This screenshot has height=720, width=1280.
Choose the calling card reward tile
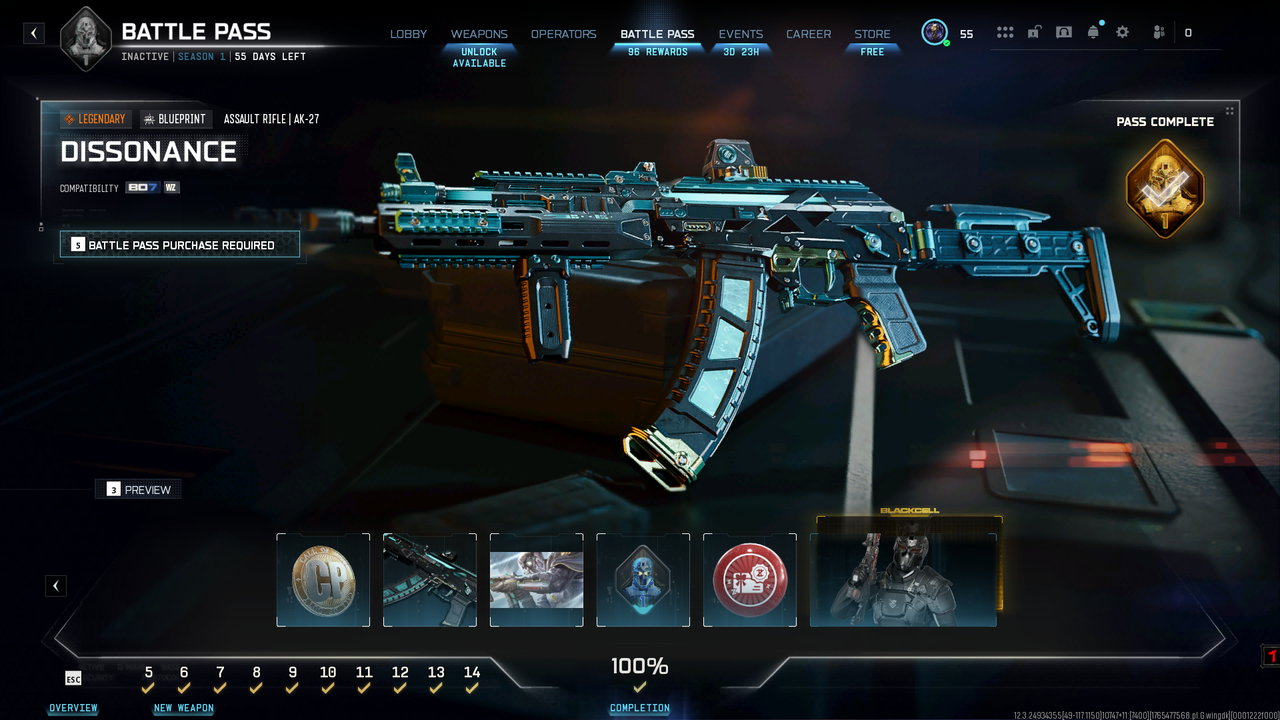pyautogui.click(x=537, y=580)
